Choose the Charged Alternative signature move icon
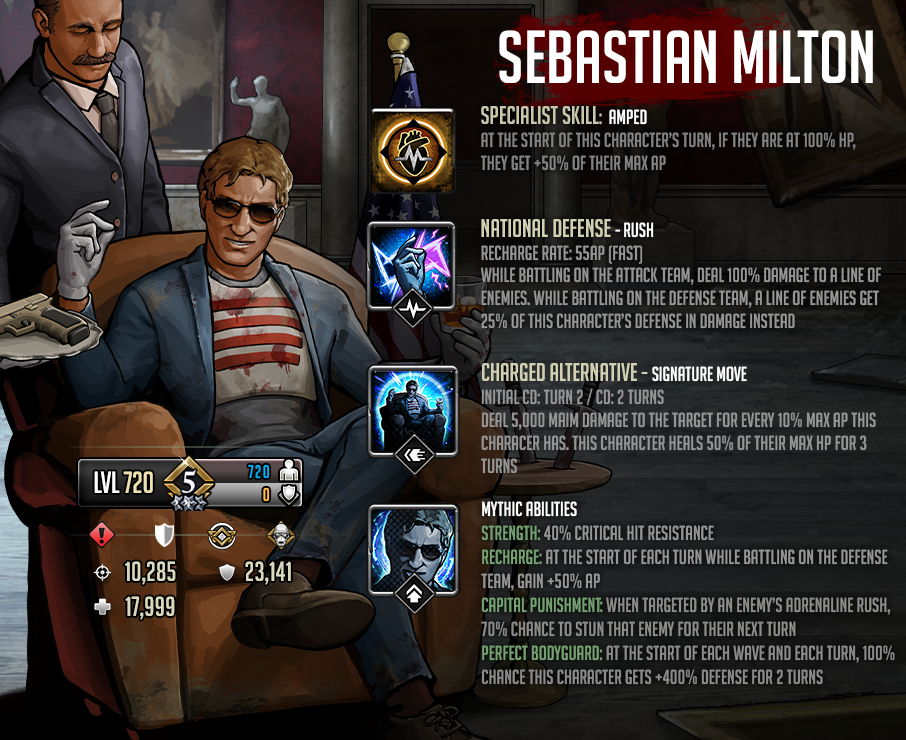The image size is (906, 740). coord(412,409)
